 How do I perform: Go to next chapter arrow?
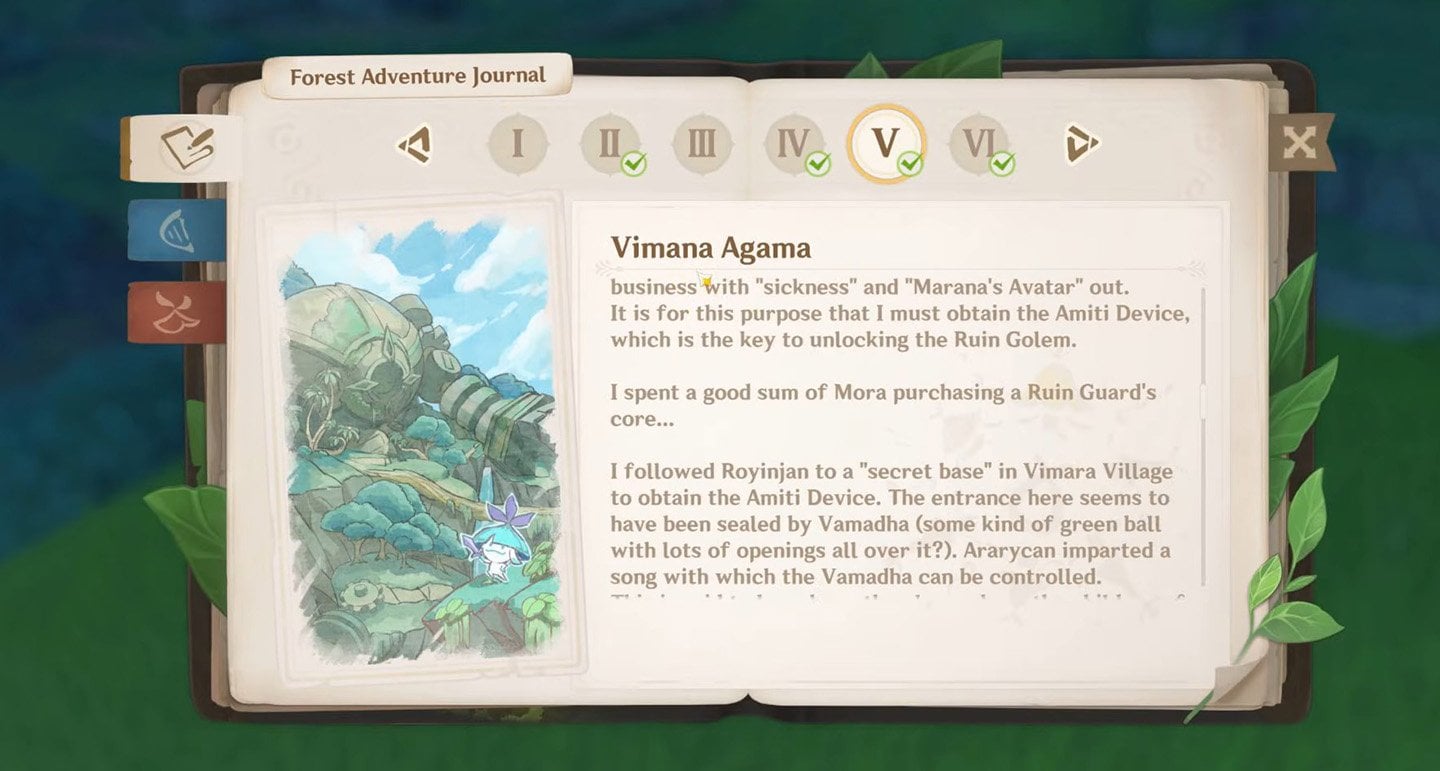1081,144
